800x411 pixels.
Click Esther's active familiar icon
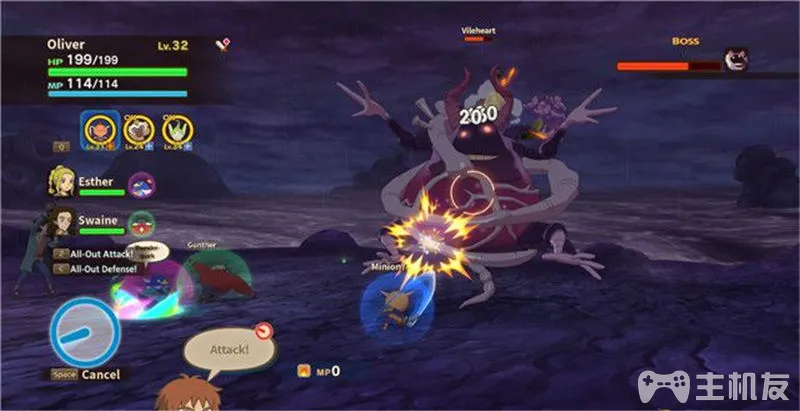(x=142, y=184)
